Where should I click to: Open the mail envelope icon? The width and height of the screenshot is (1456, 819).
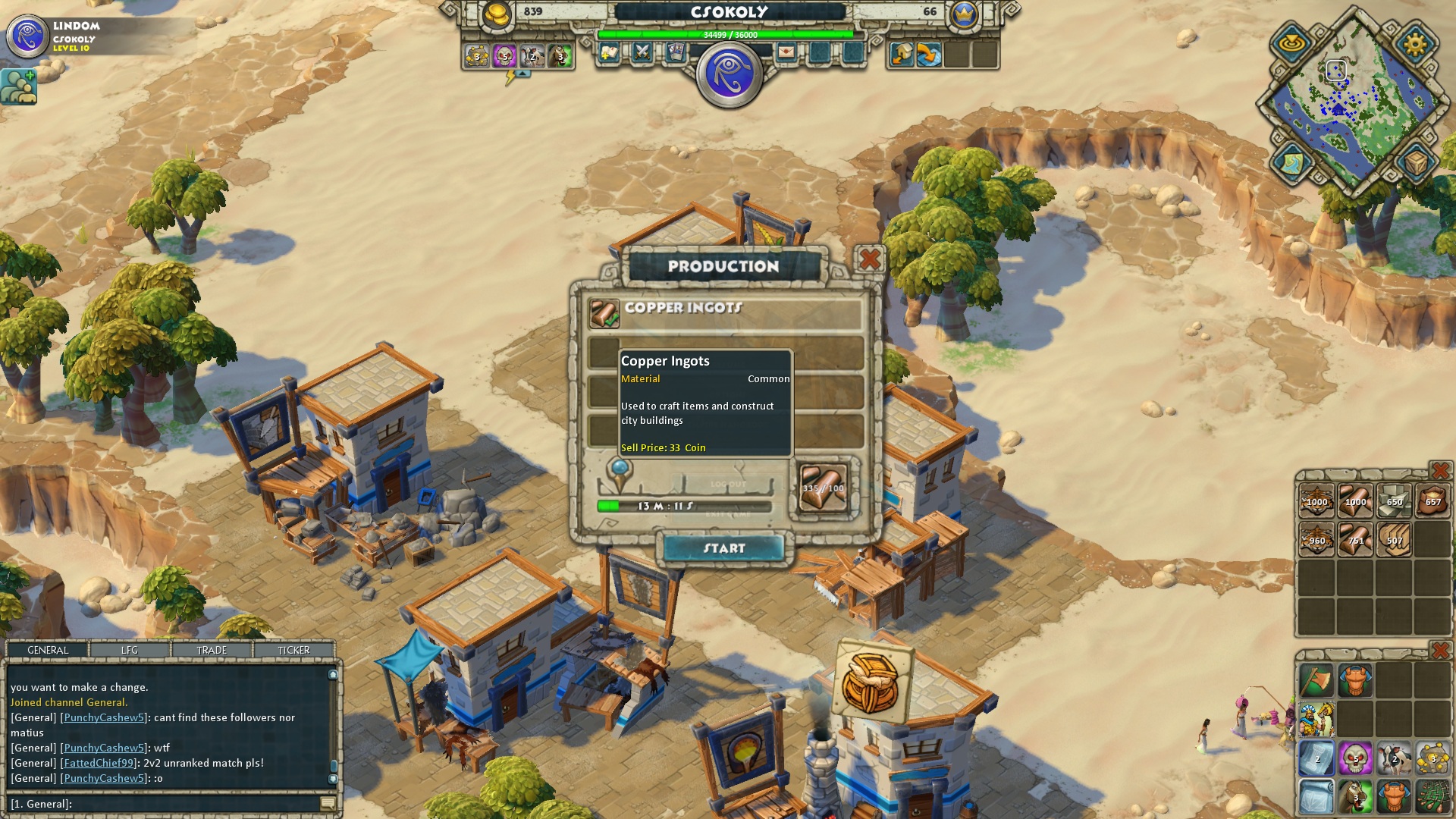point(786,52)
